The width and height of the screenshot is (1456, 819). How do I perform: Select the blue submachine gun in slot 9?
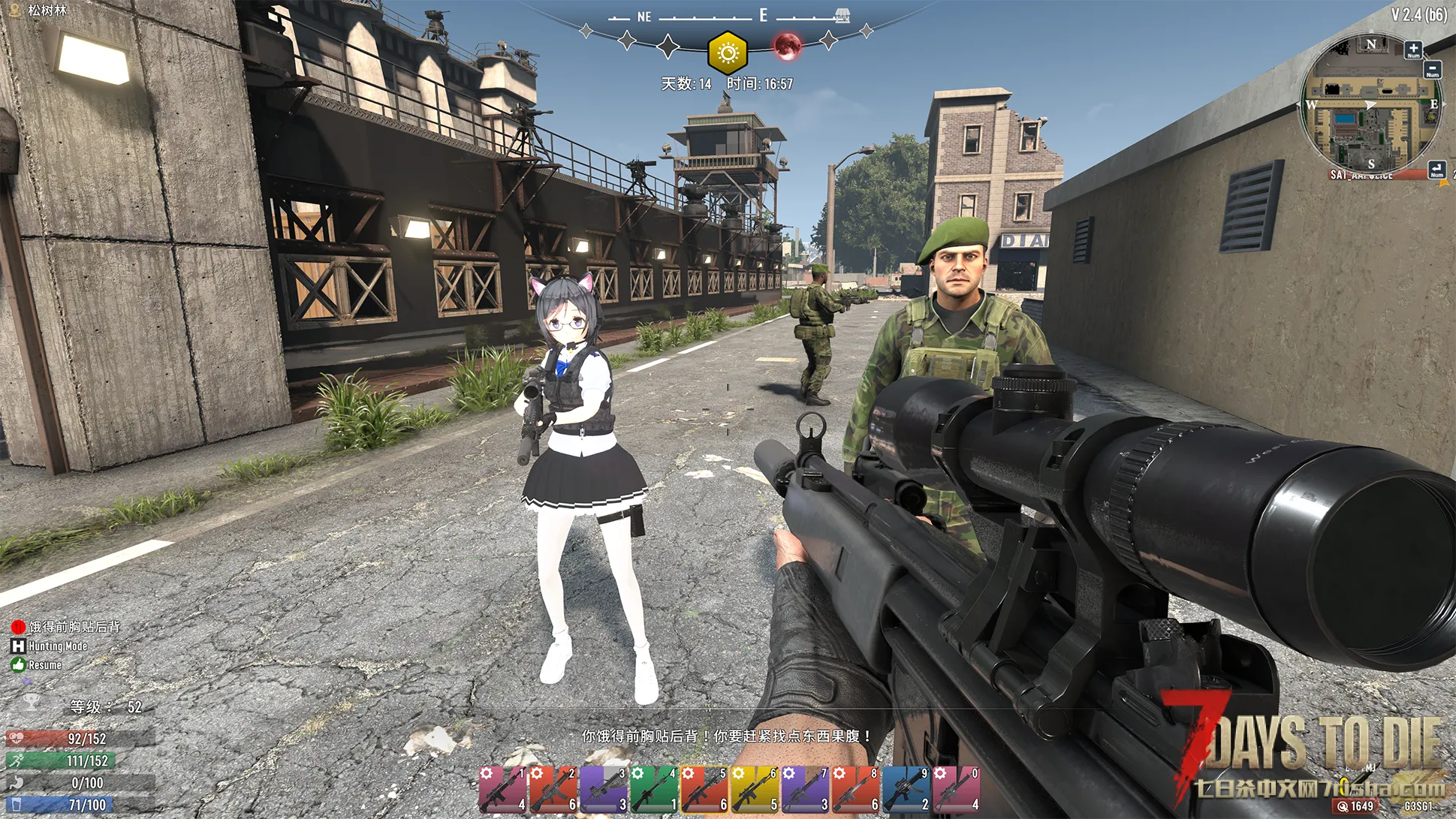point(906,790)
